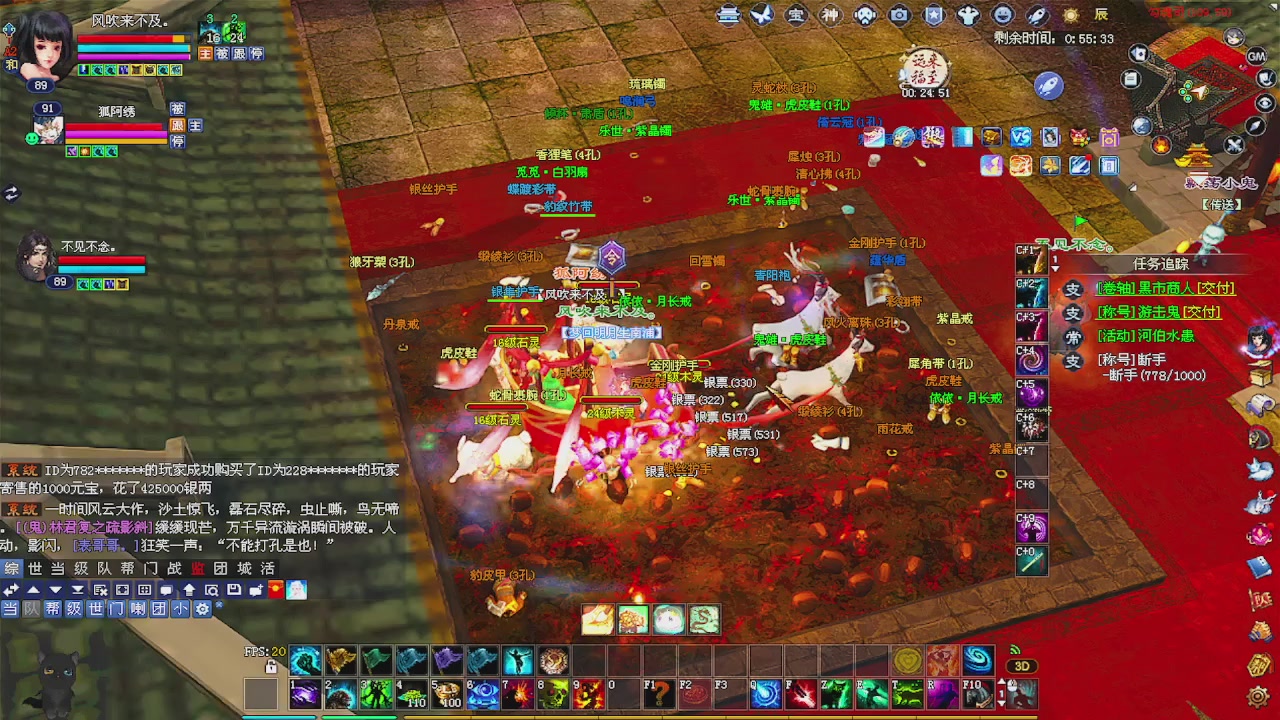Open chat settings via the gear icon
1280x720 pixels.
(x=203, y=607)
